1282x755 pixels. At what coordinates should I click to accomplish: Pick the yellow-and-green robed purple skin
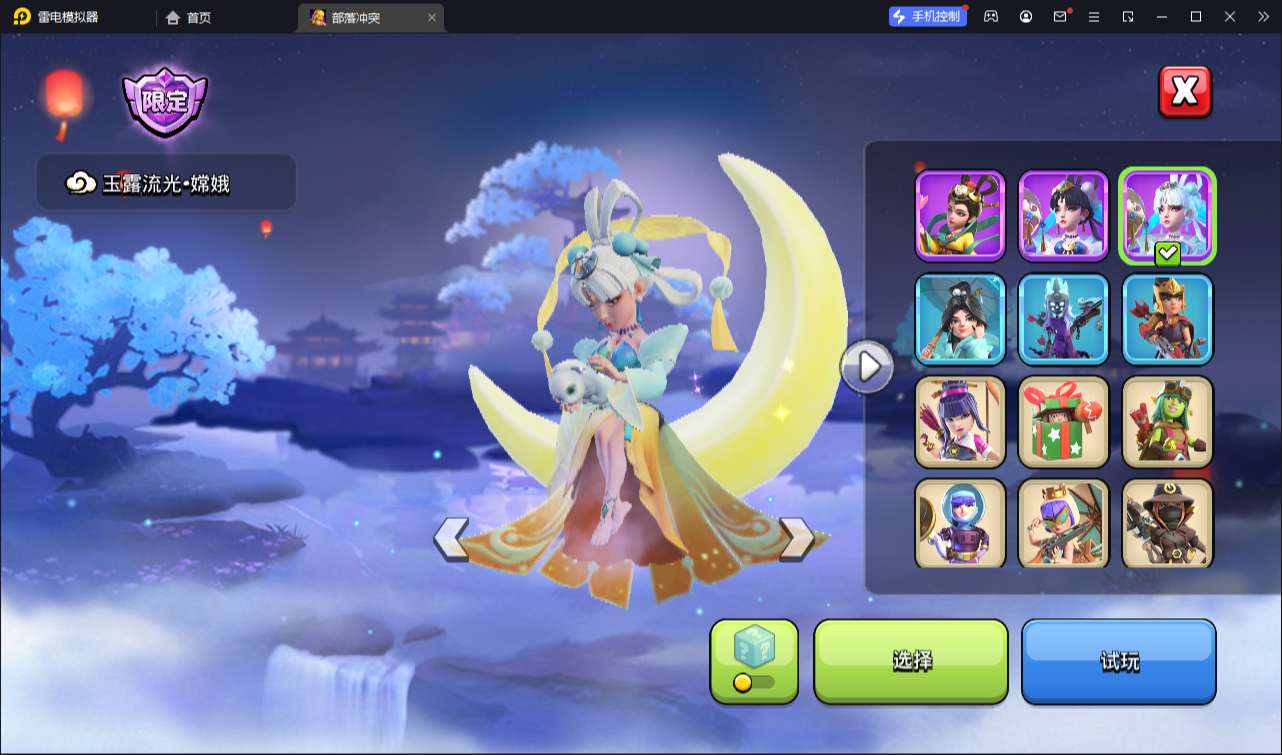(960, 215)
